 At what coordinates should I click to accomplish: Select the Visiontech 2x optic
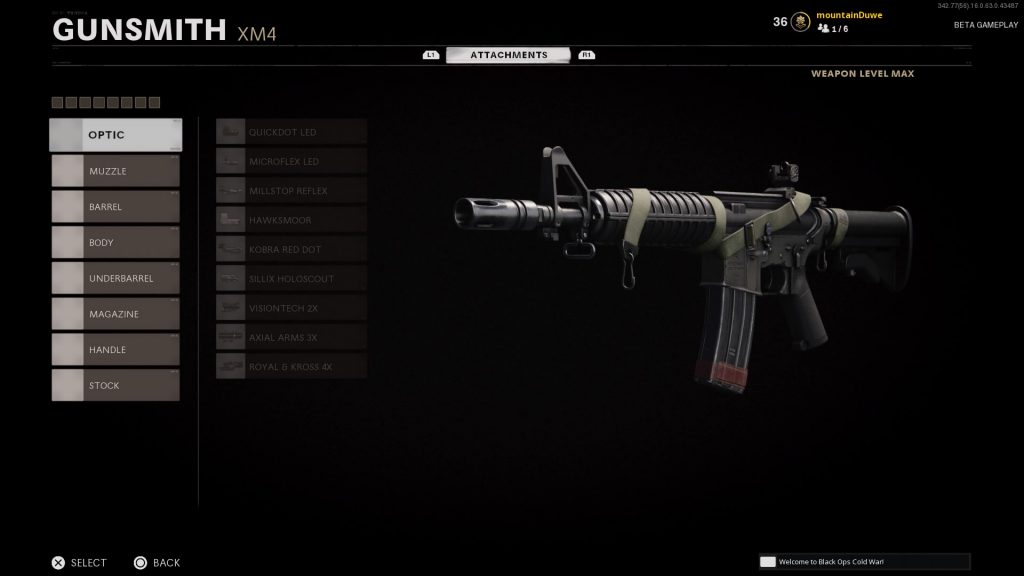coord(291,308)
